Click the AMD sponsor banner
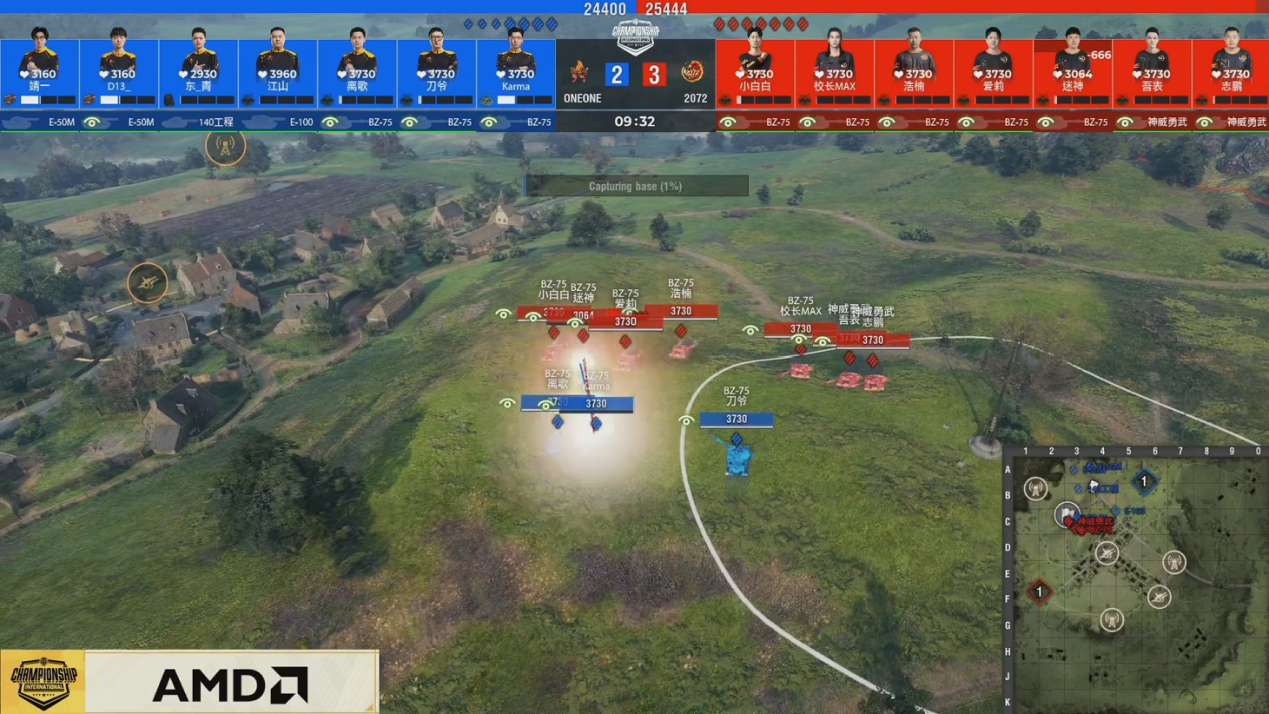The width and height of the screenshot is (1269, 714). [x=230, y=685]
